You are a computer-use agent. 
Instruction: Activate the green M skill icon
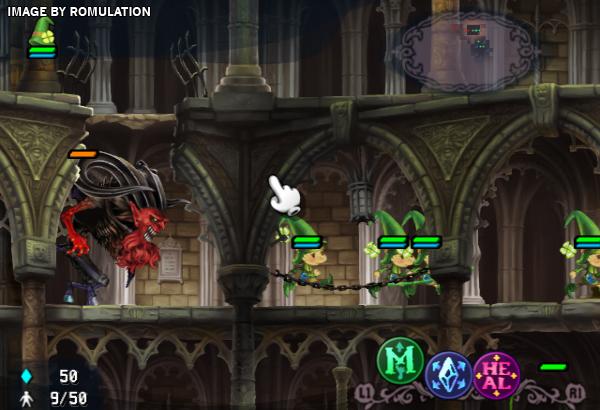(x=401, y=361)
